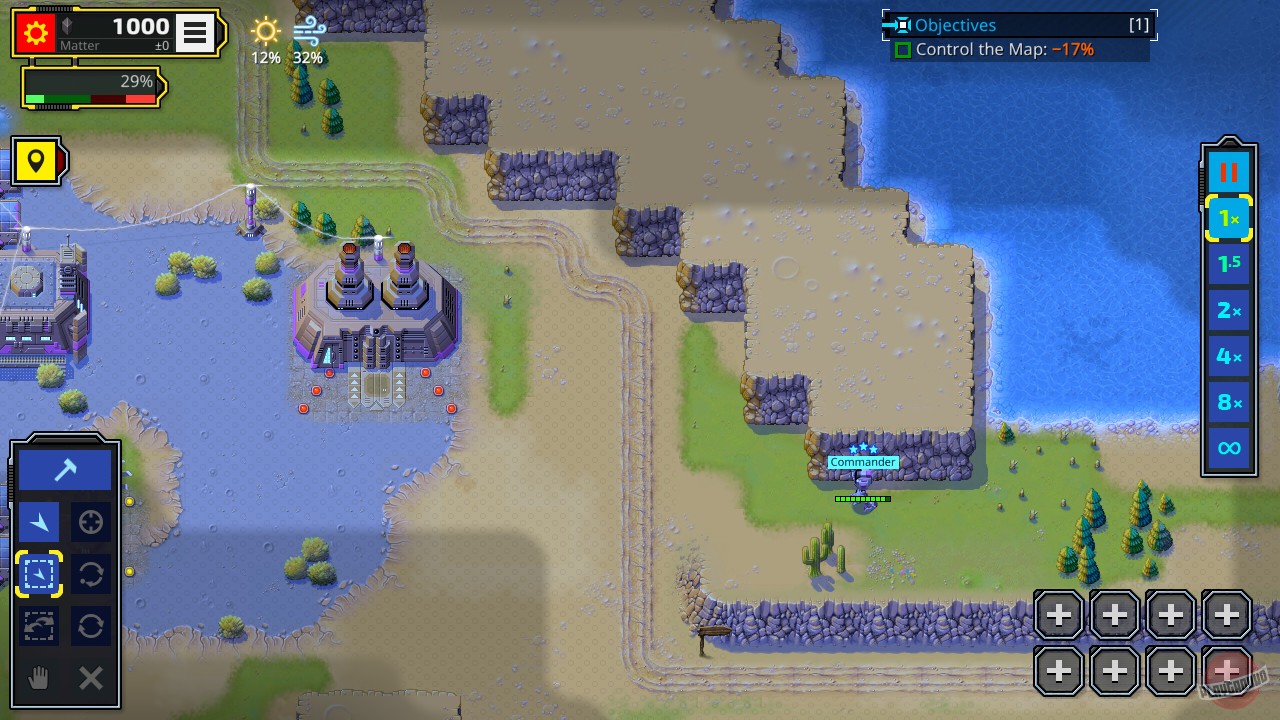Click the rotate selection icon

pyautogui.click(x=90, y=573)
